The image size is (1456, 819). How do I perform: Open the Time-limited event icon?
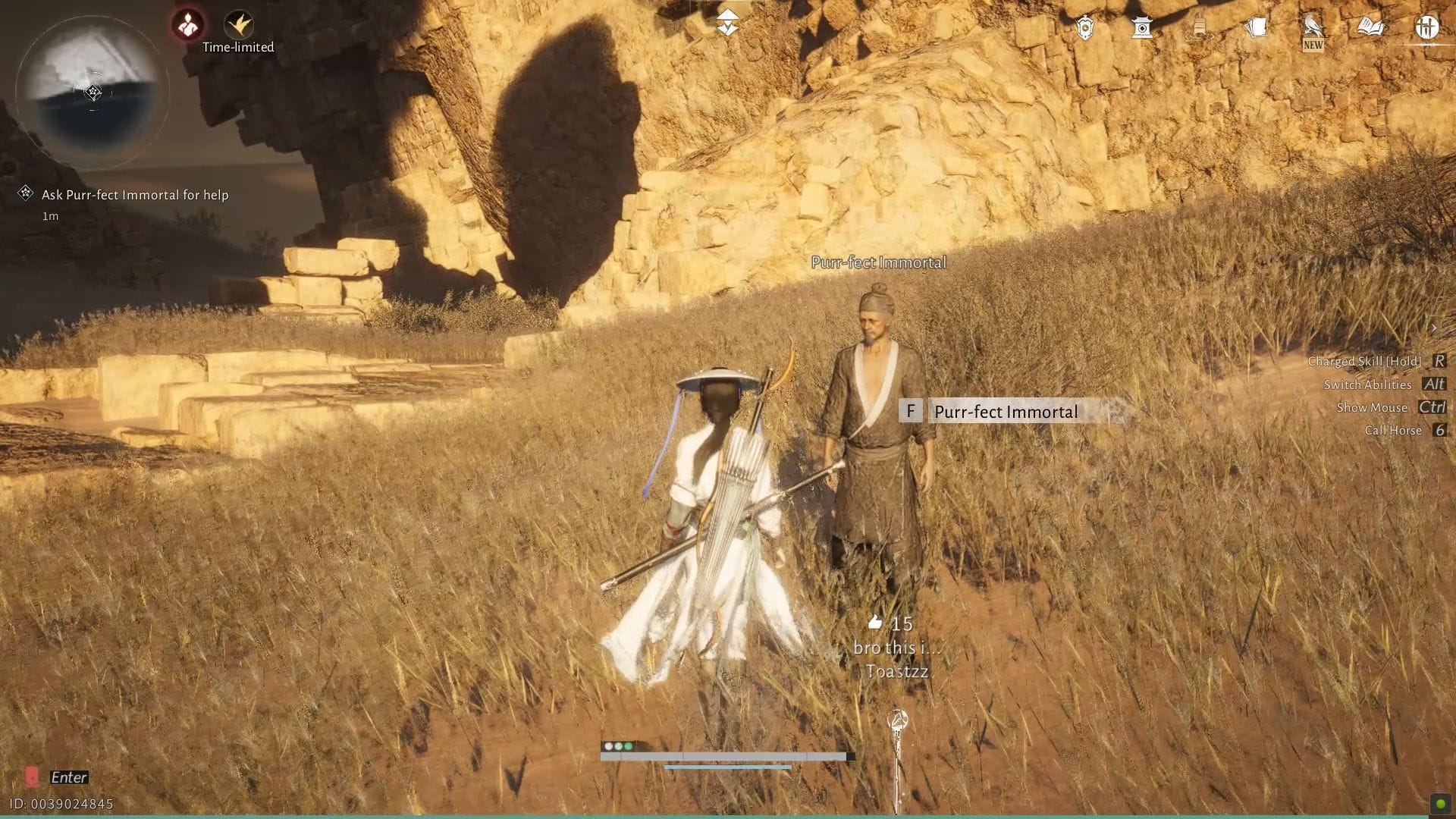point(239,23)
